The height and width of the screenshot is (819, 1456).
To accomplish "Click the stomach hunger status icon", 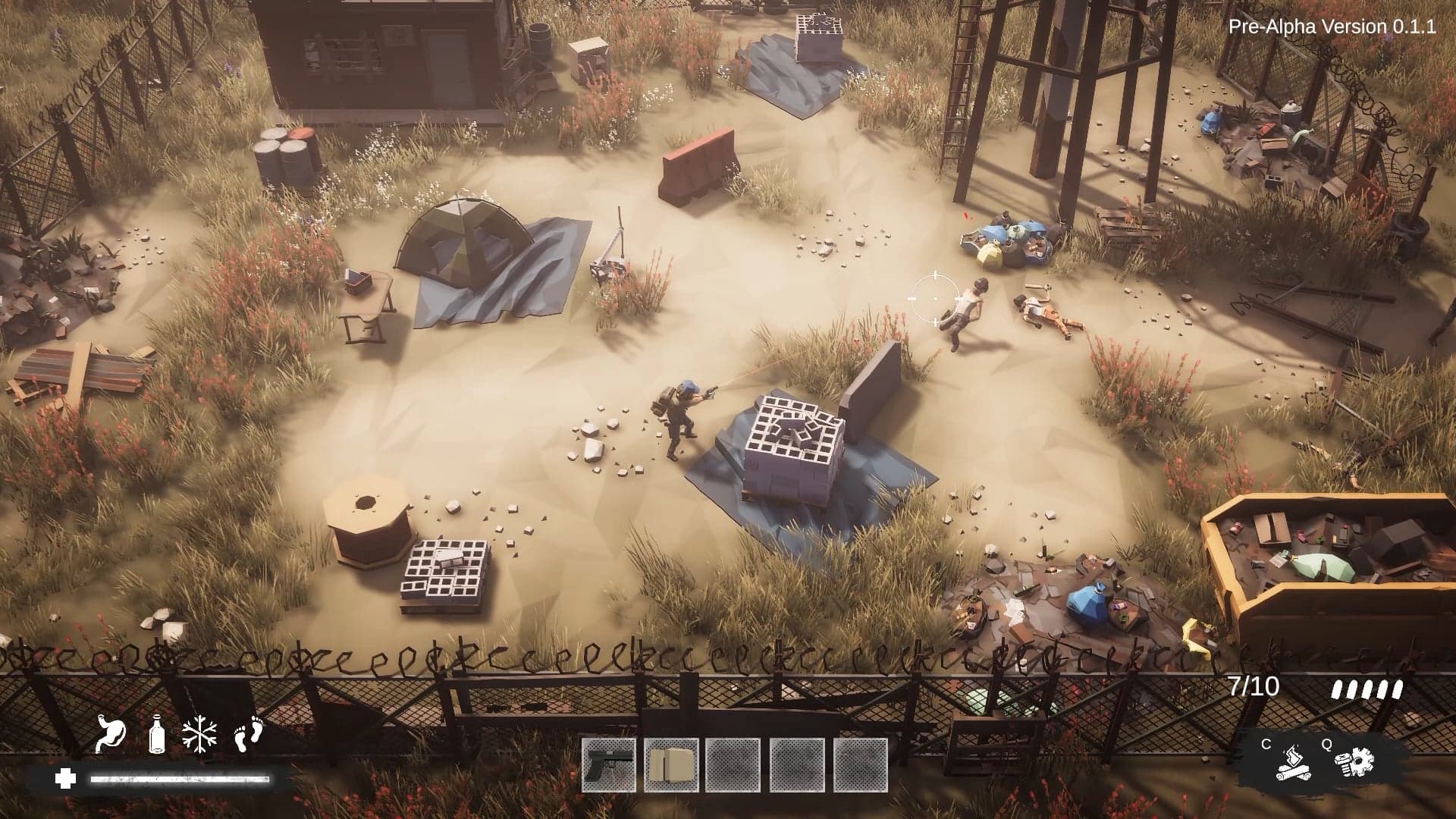I will coord(111,734).
